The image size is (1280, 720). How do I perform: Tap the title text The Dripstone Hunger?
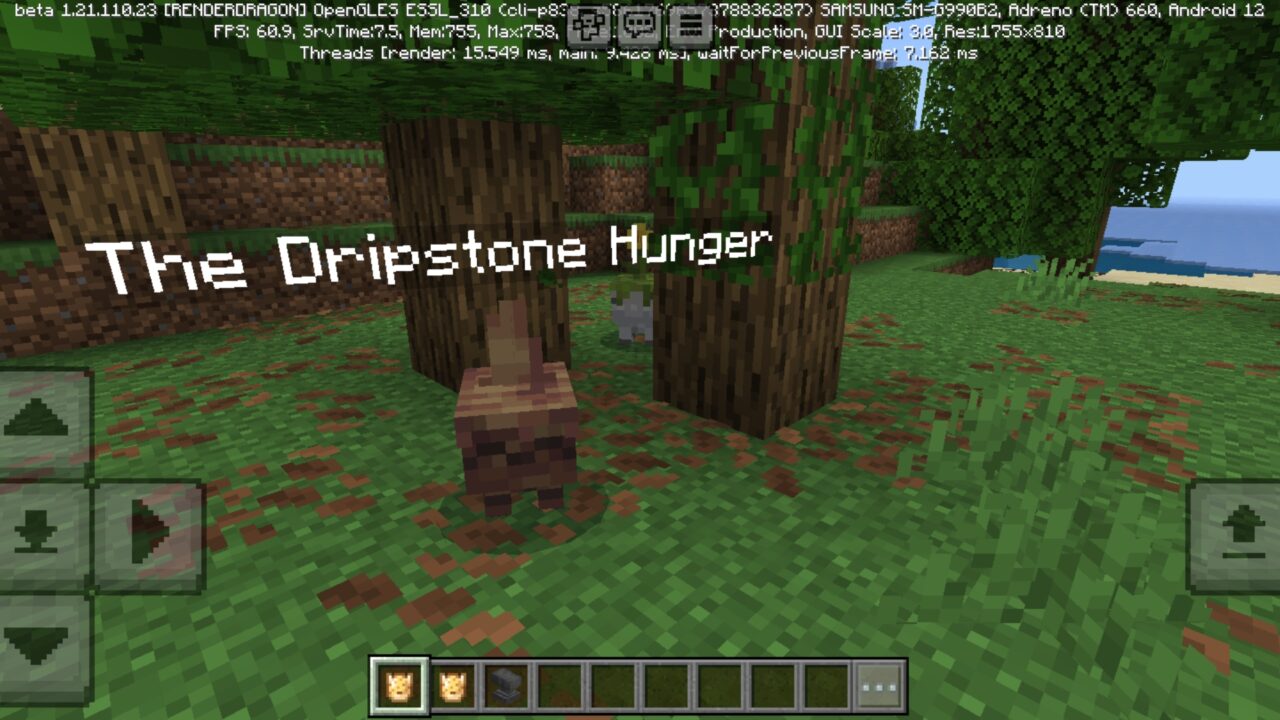click(430, 253)
